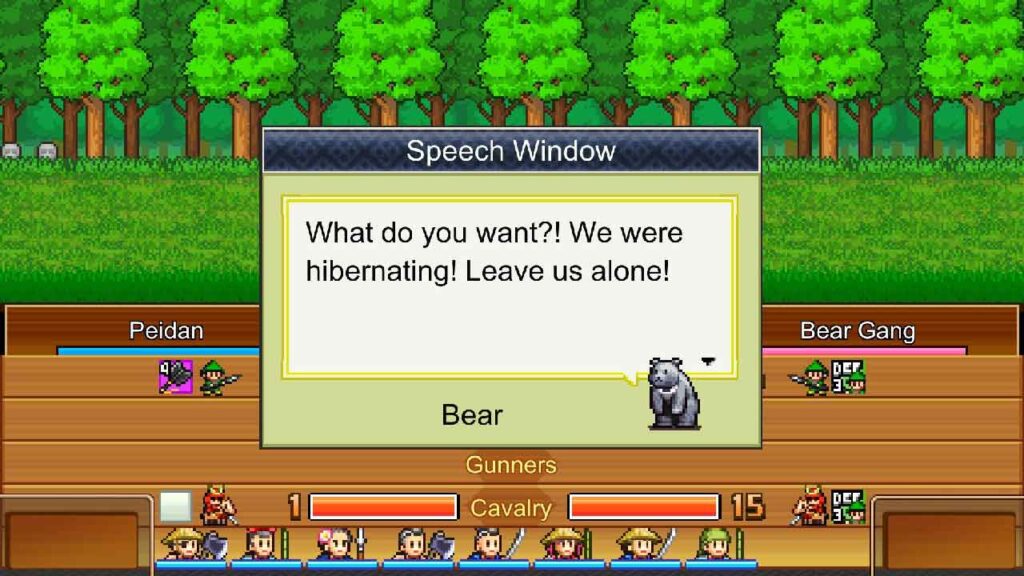Screen dimensions: 1024x576
Task: Advance the bear's dialogue with the arrow
Action: pyautogui.click(x=709, y=361)
